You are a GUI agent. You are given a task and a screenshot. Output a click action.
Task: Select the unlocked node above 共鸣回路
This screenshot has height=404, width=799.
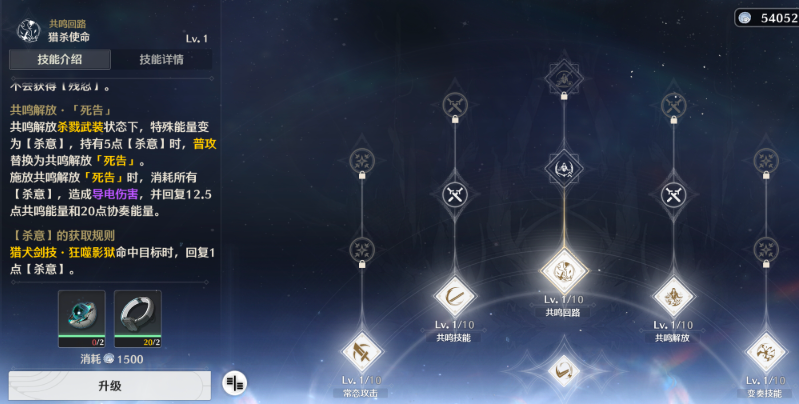click(x=563, y=169)
